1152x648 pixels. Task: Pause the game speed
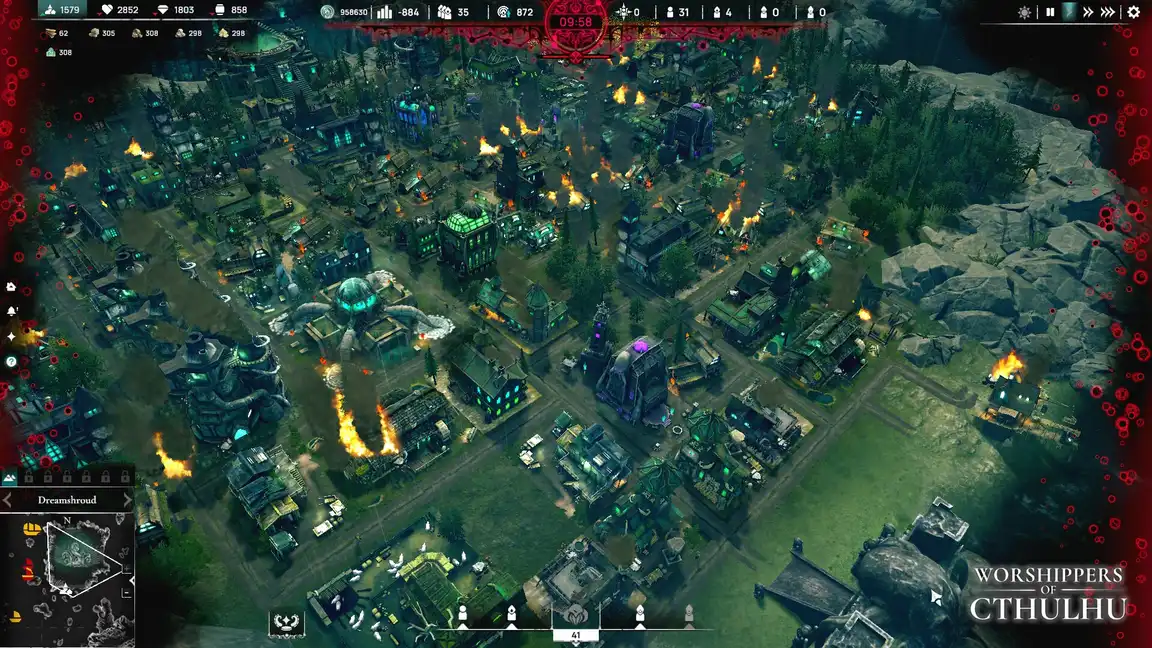[x=1050, y=12]
